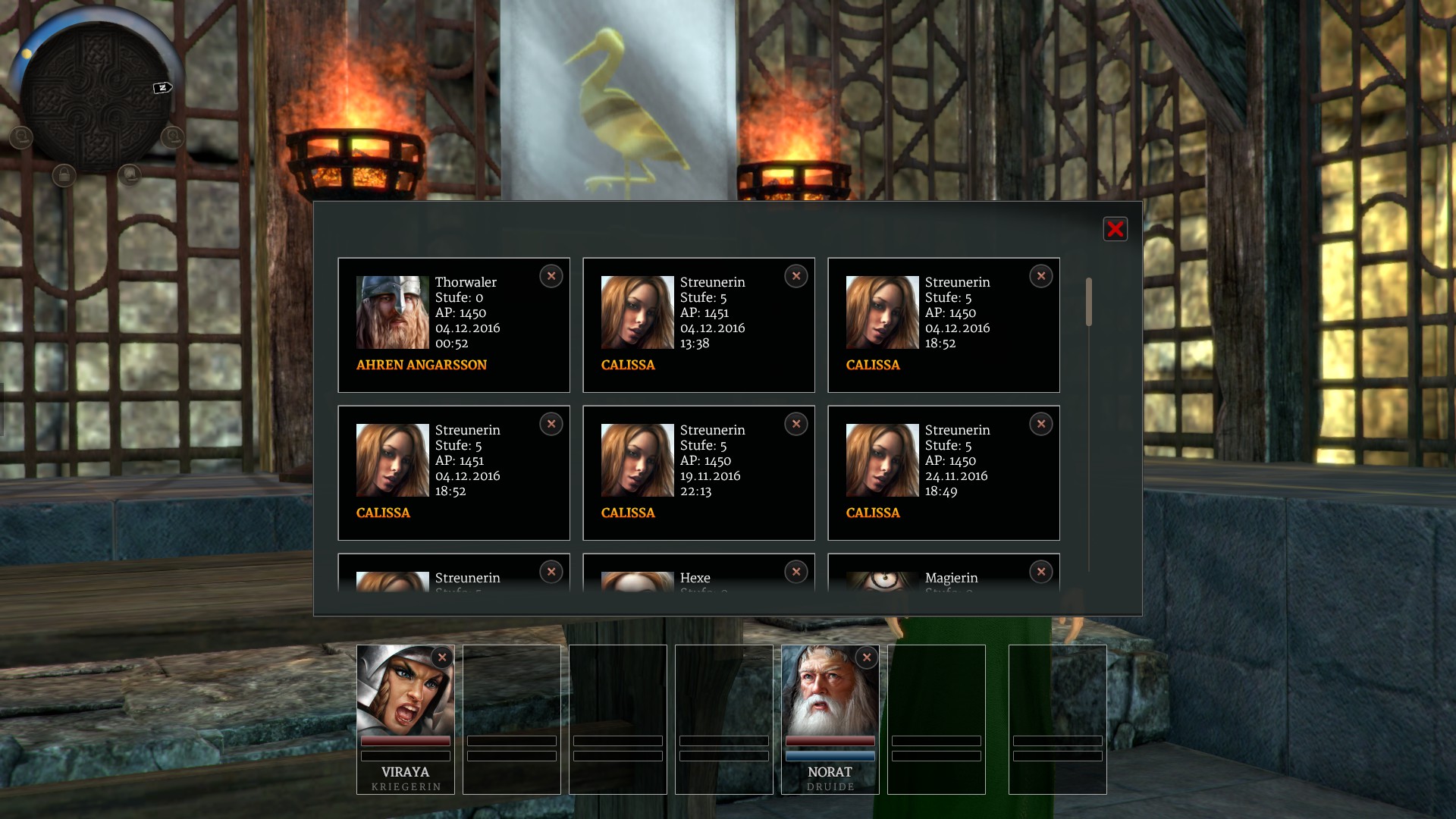The image size is (1456, 819).
Task: Choose the partially visible Hexe character card
Action: pyautogui.click(x=698, y=580)
